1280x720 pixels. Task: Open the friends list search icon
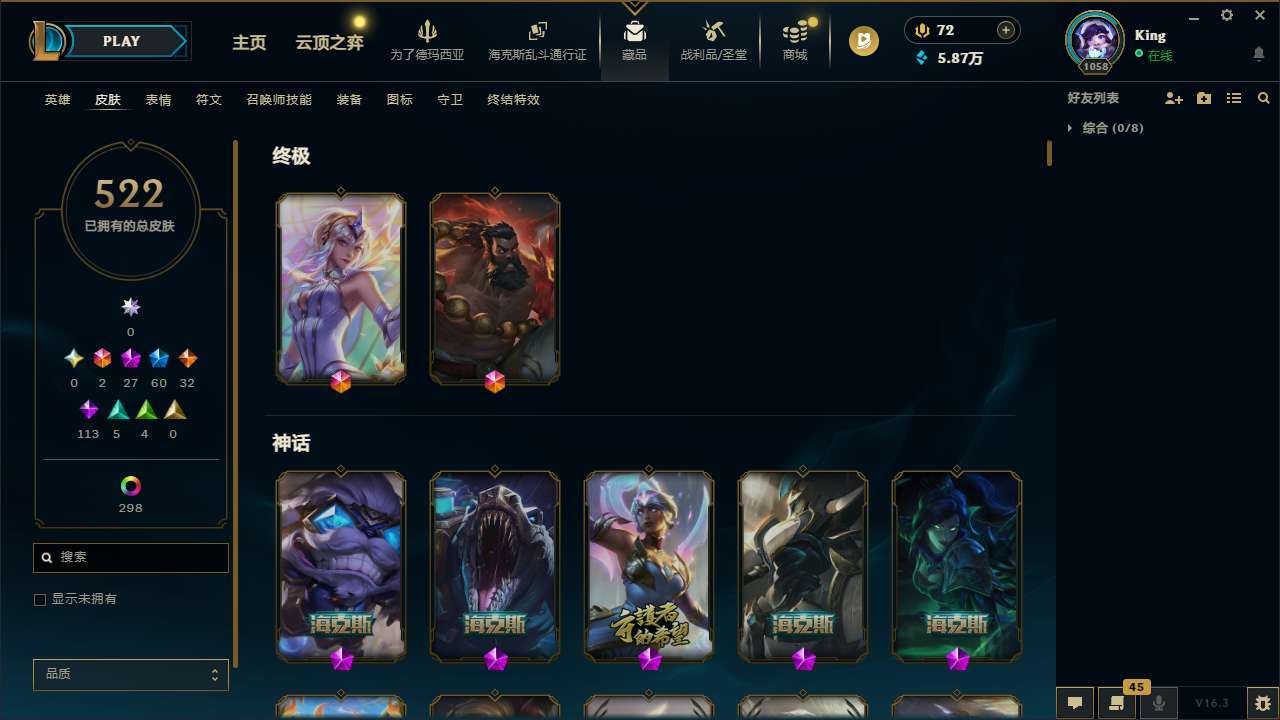(x=1264, y=98)
